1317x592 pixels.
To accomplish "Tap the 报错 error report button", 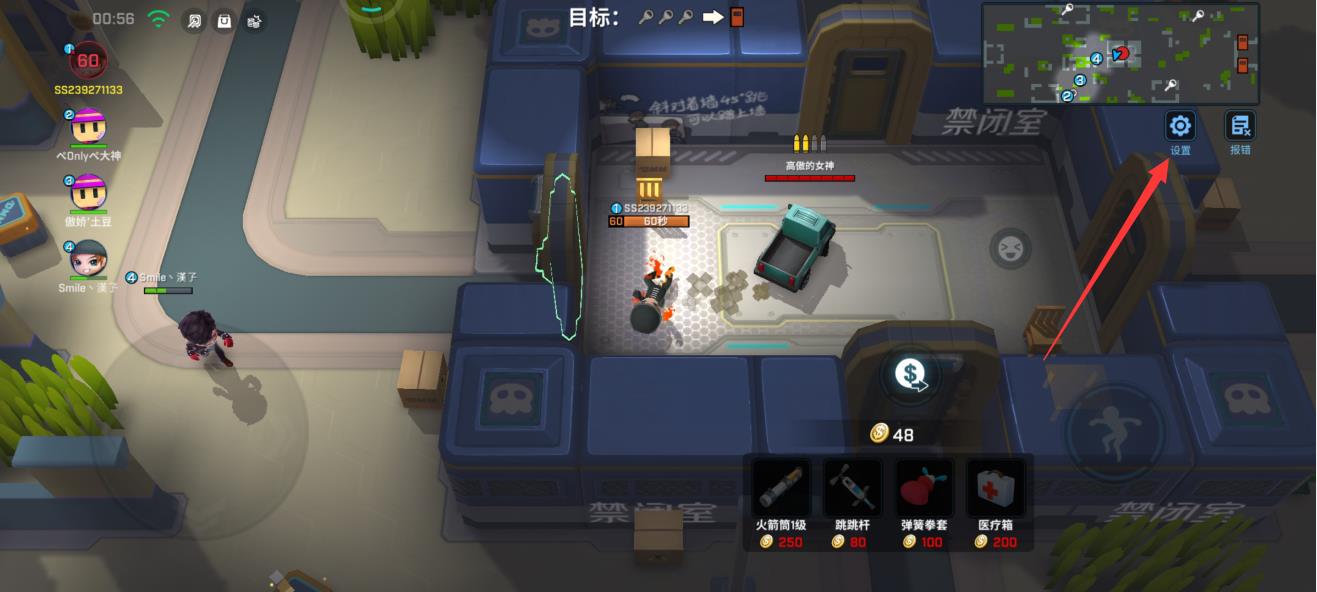I will tap(1240, 126).
